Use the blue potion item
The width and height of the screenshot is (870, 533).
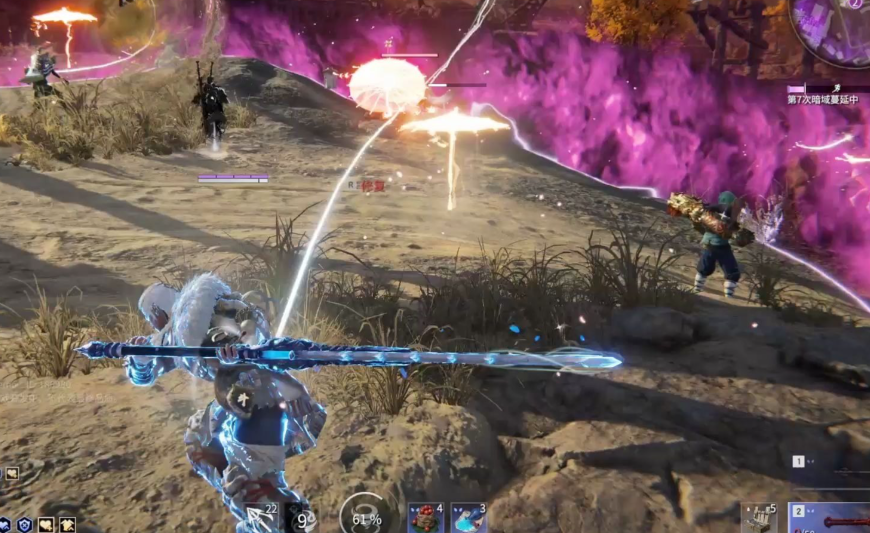point(468,518)
